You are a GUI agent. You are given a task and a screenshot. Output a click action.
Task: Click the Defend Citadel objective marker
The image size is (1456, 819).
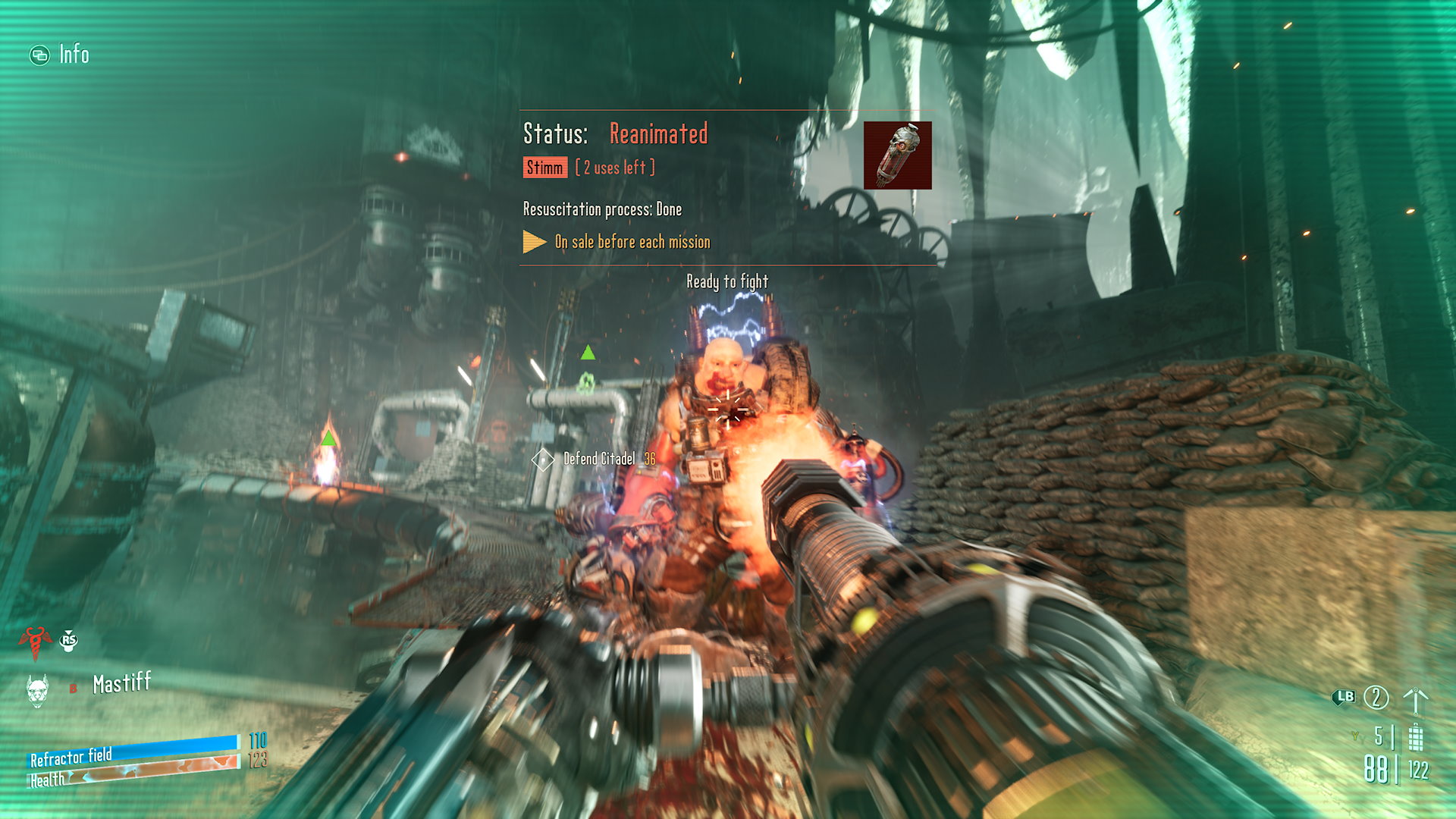[542, 460]
